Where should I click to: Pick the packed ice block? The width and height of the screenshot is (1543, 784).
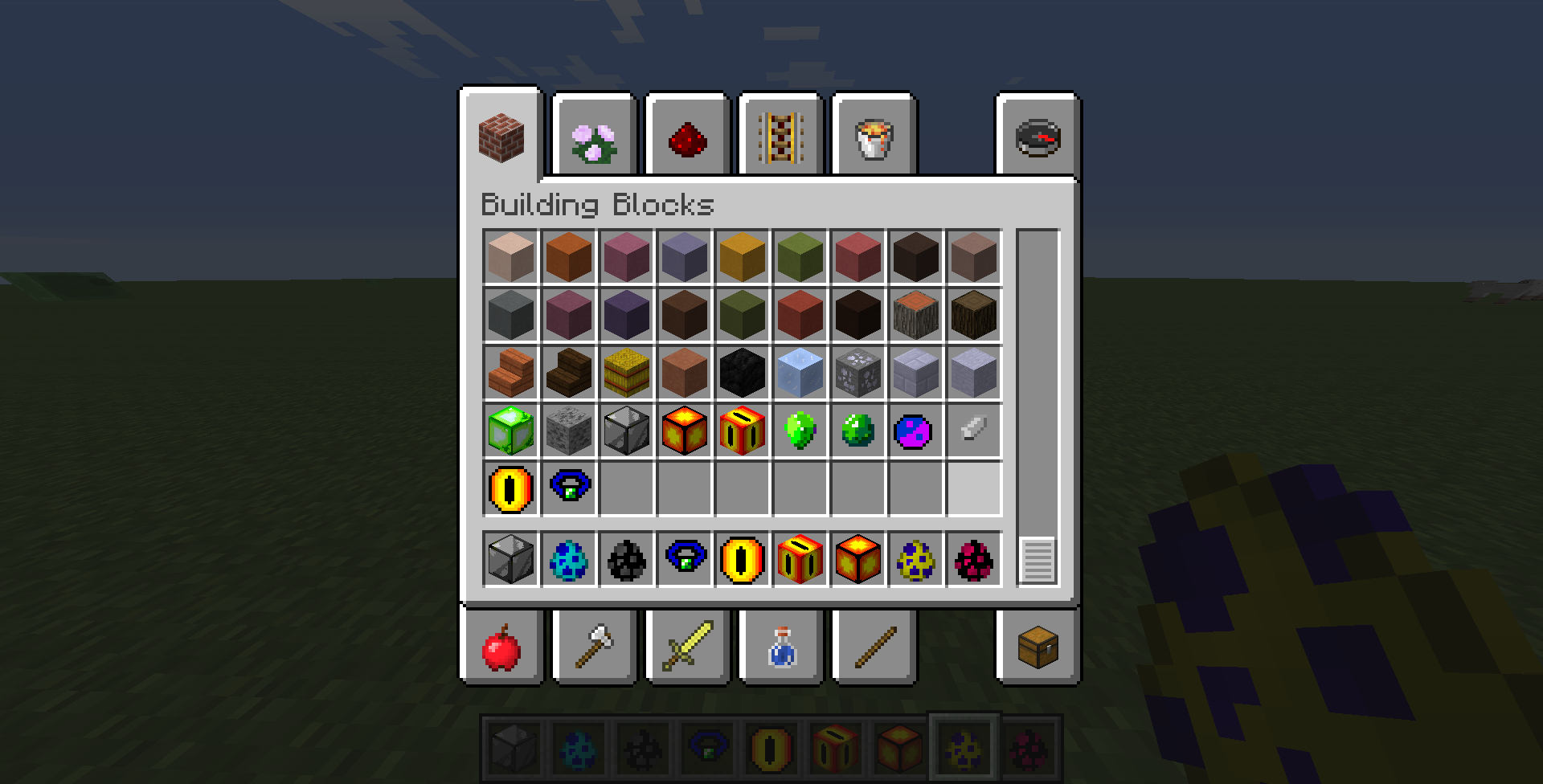(x=800, y=373)
